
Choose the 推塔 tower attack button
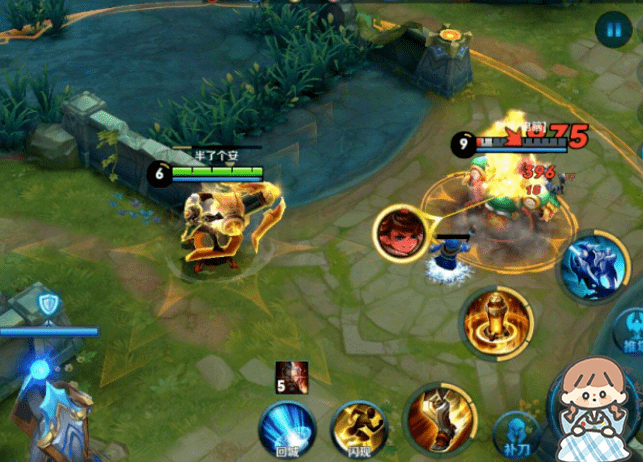[x=631, y=330]
